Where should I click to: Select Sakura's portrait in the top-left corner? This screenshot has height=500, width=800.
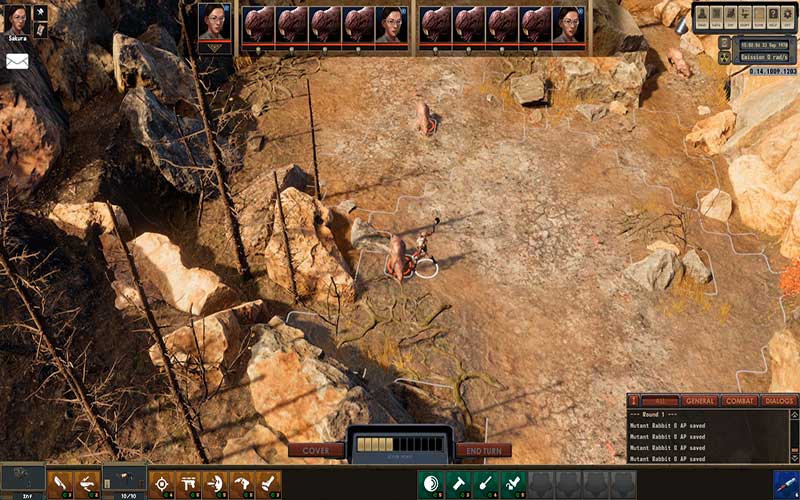tap(15, 18)
